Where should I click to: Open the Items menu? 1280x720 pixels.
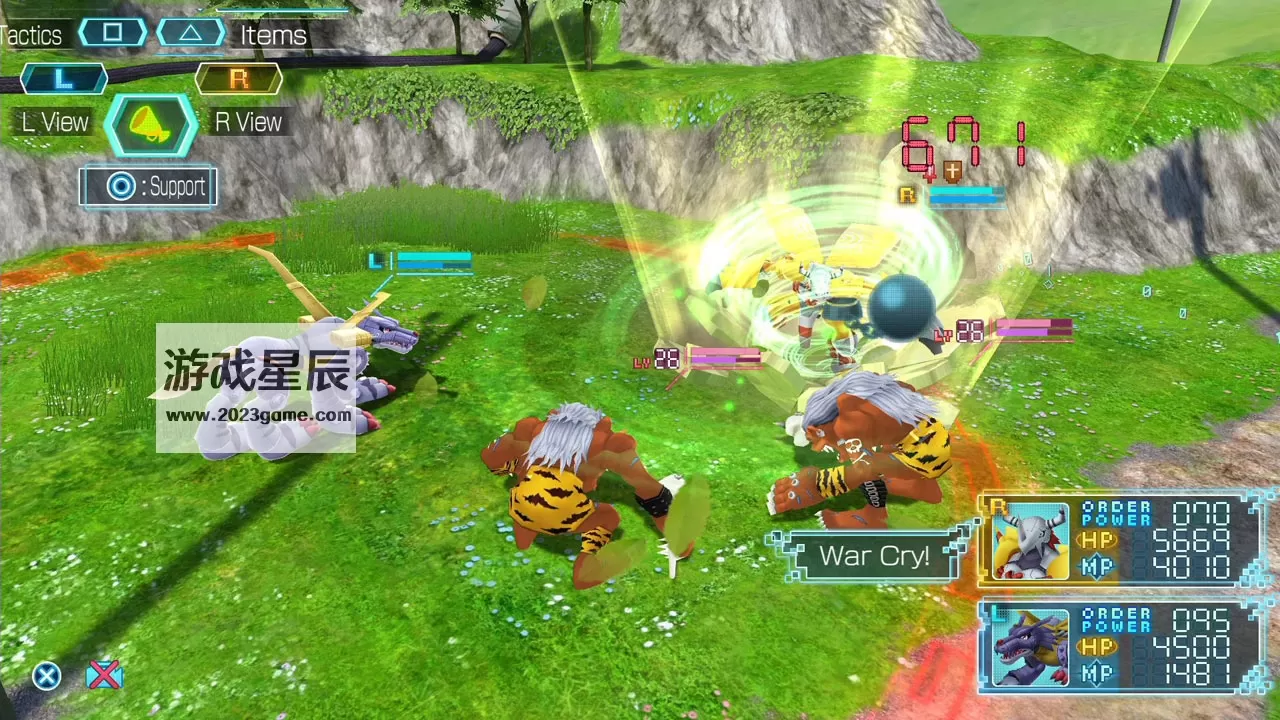272,35
